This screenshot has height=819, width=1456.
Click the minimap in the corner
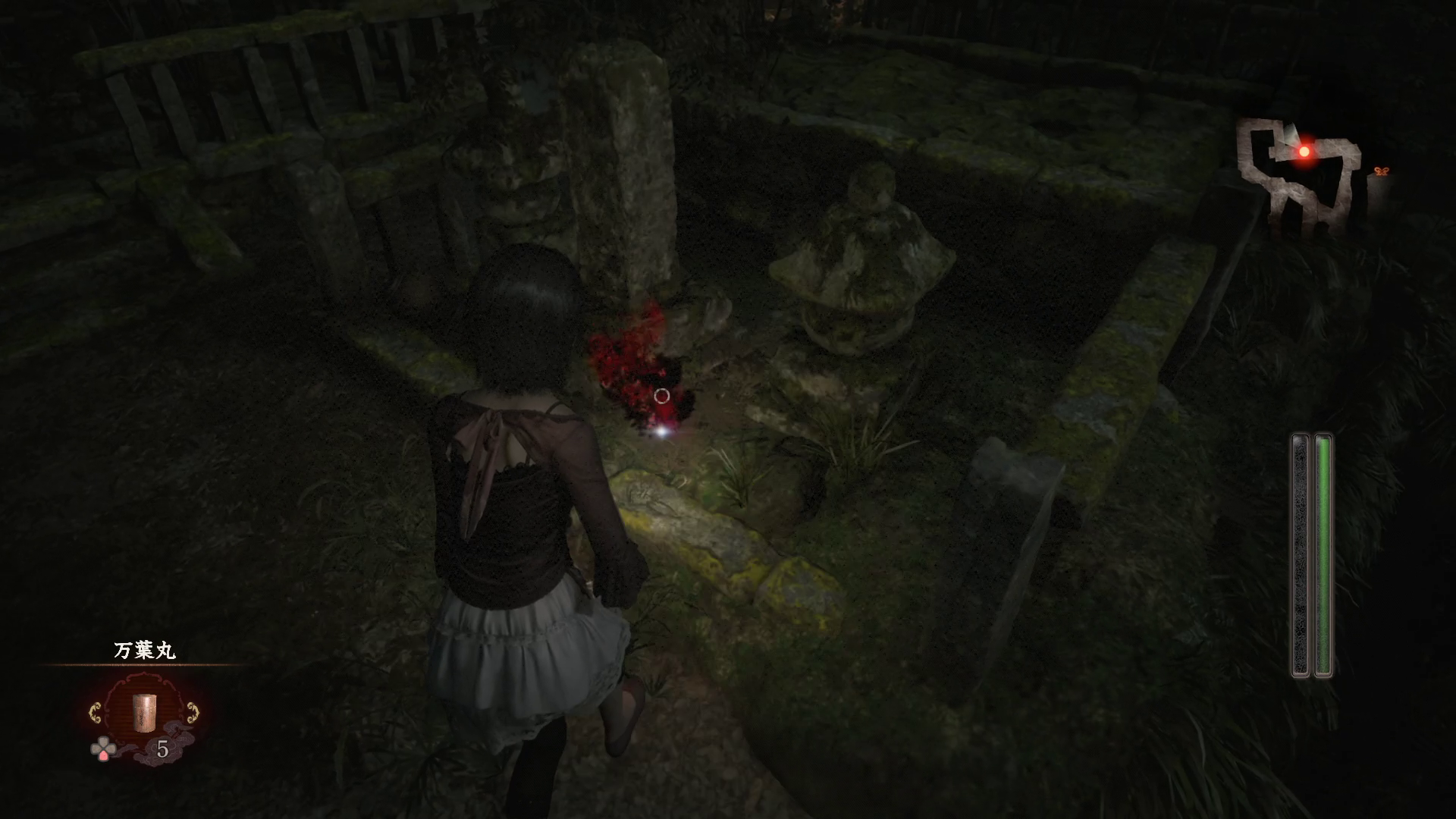point(1299,177)
